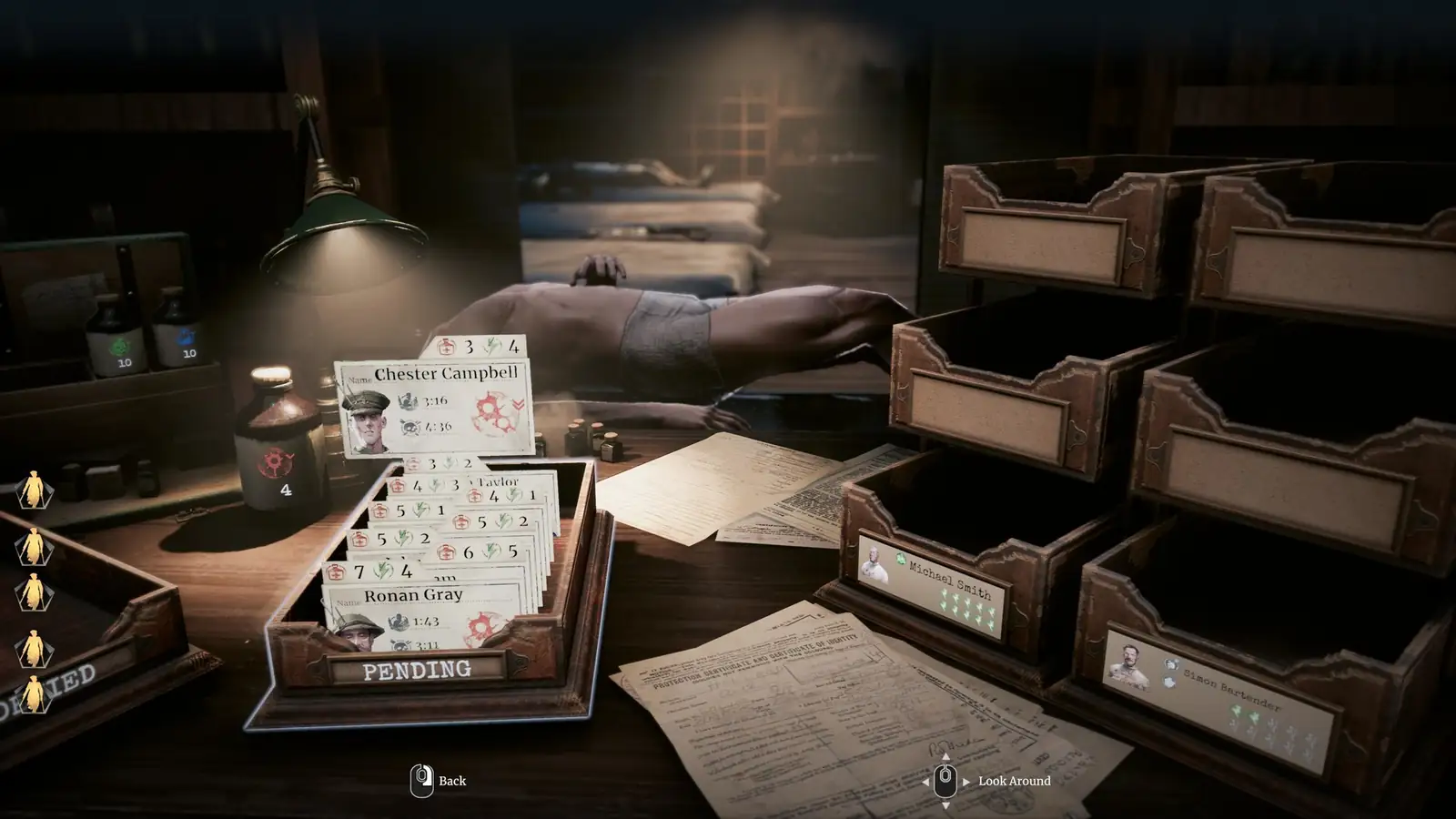Click the Back mouse button prompt
Viewport: 1456px width, 819px height.
tap(421, 780)
